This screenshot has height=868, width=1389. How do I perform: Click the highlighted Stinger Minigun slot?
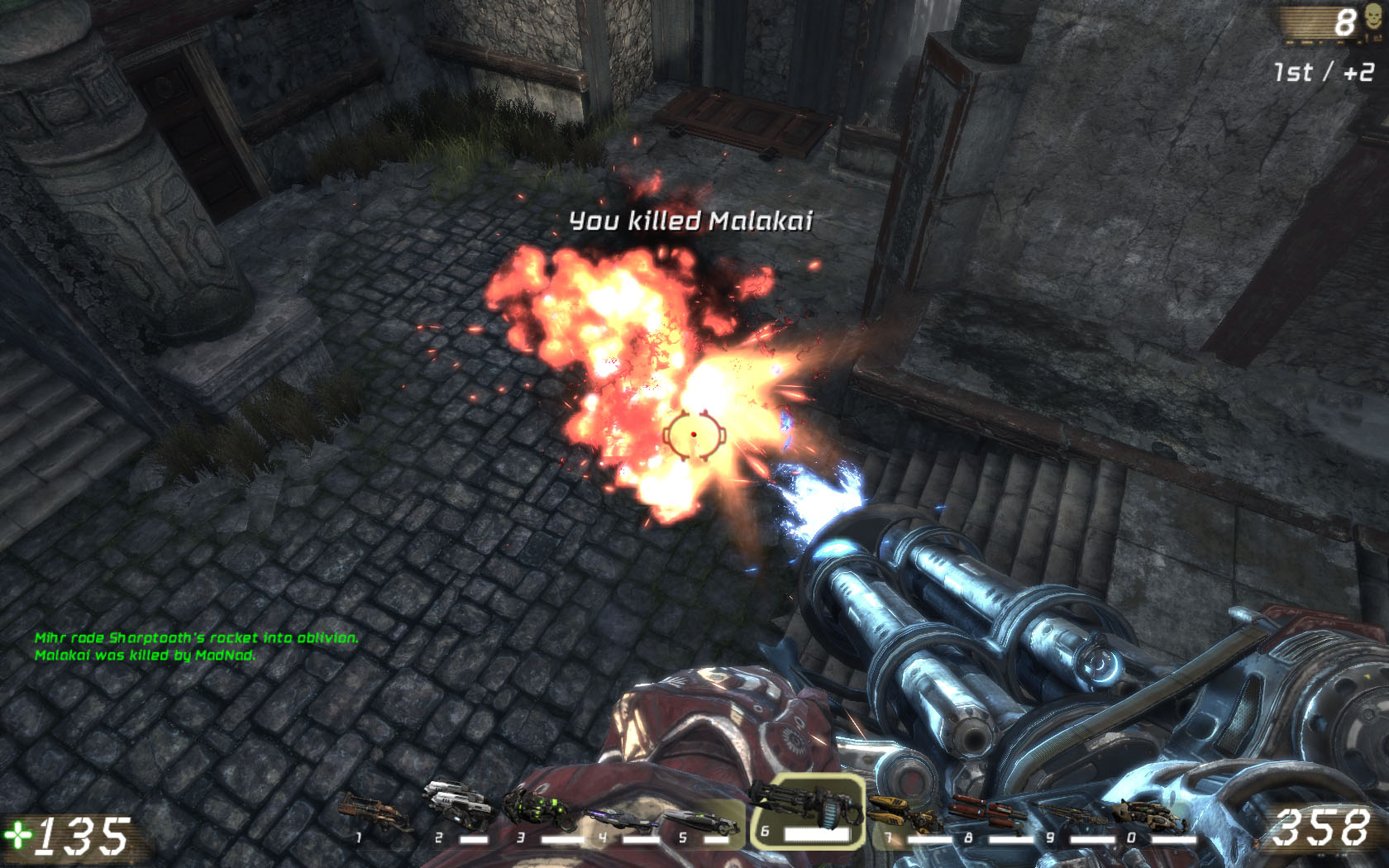click(x=808, y=810)
